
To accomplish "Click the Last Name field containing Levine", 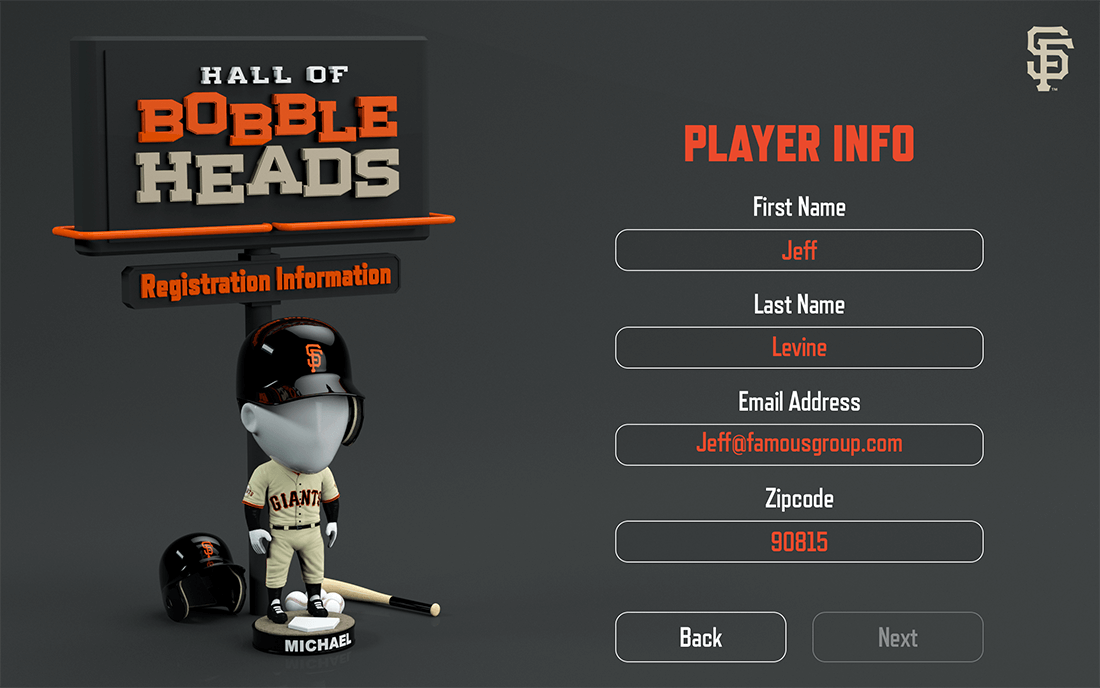I will (799, 347).
